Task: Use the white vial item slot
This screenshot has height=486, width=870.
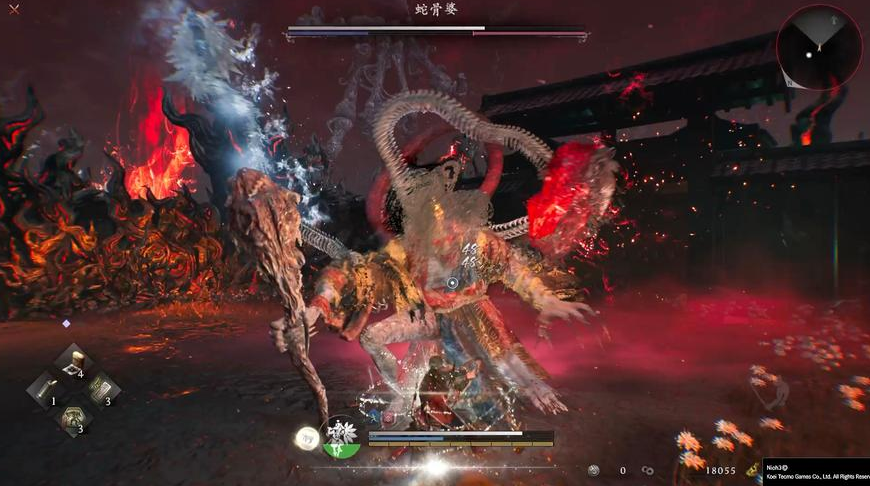Action: 46,389
